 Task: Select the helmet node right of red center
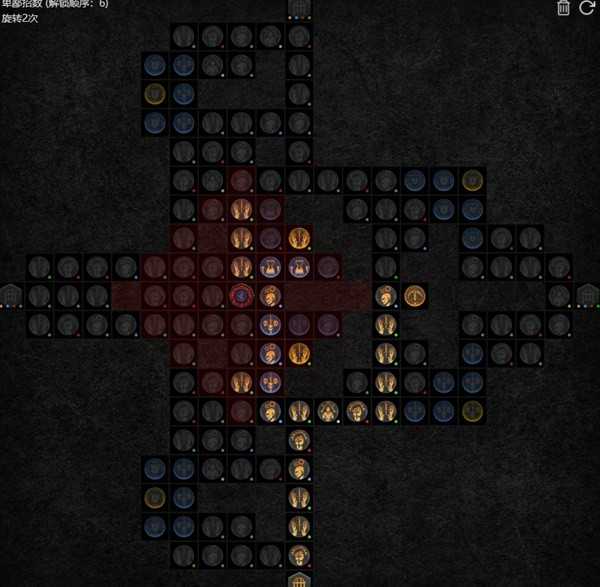tap(269, 296)
